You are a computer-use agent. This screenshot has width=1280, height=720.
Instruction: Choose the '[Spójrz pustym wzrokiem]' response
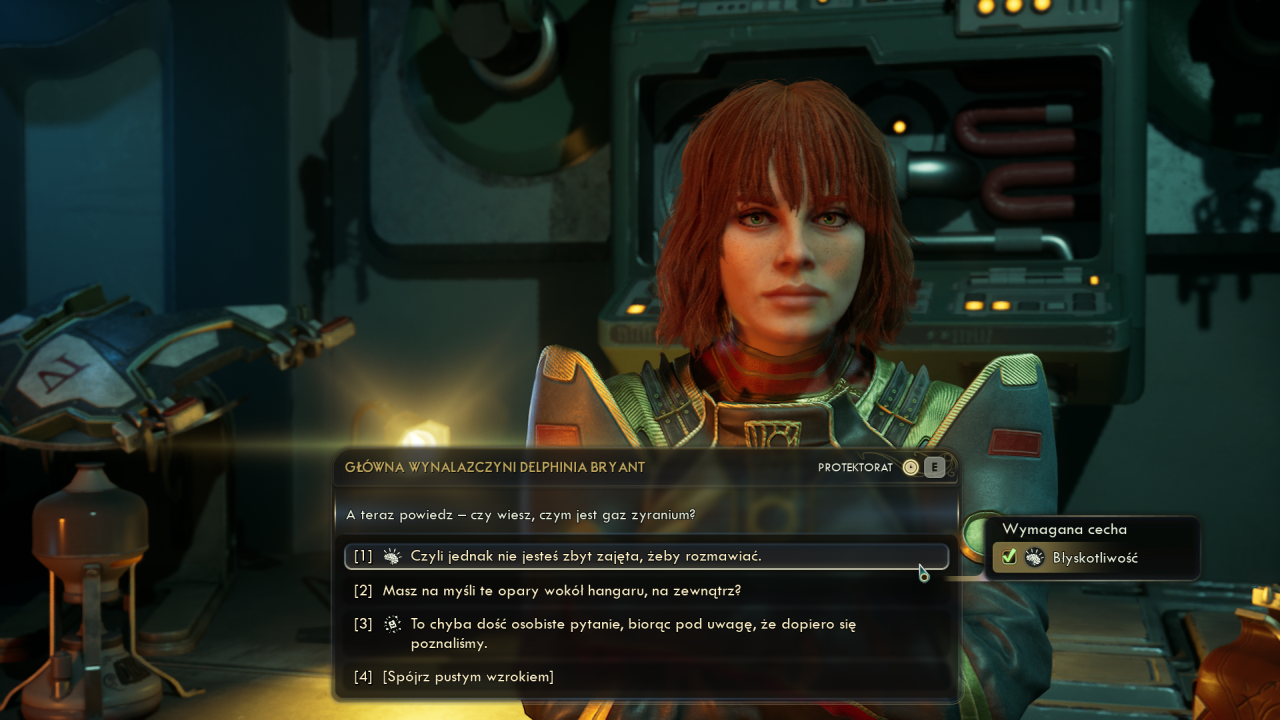tap(468, 677)
